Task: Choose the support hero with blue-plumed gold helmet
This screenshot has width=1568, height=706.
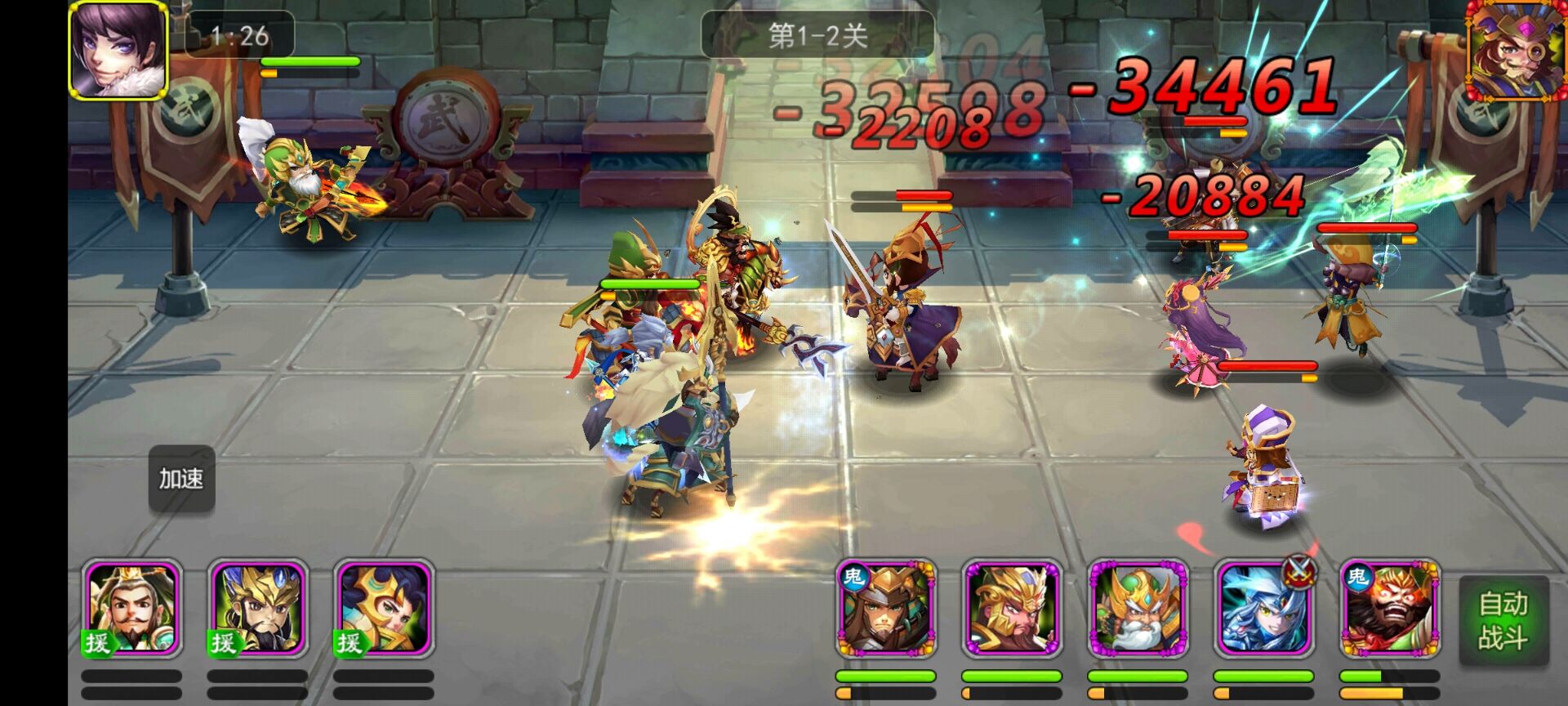Action: point(258,609)
